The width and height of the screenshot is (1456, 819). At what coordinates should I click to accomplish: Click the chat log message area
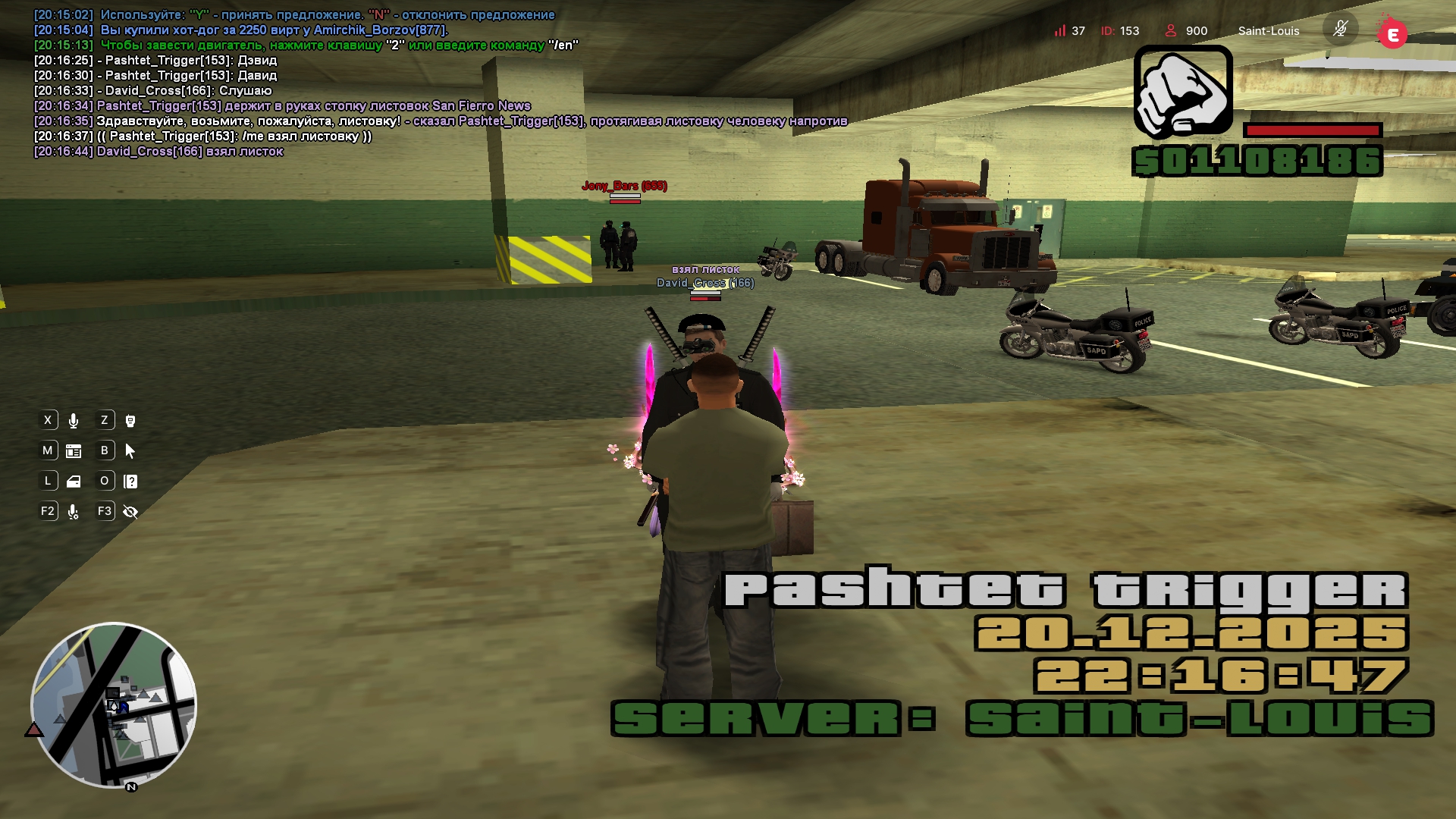[303, 83]
